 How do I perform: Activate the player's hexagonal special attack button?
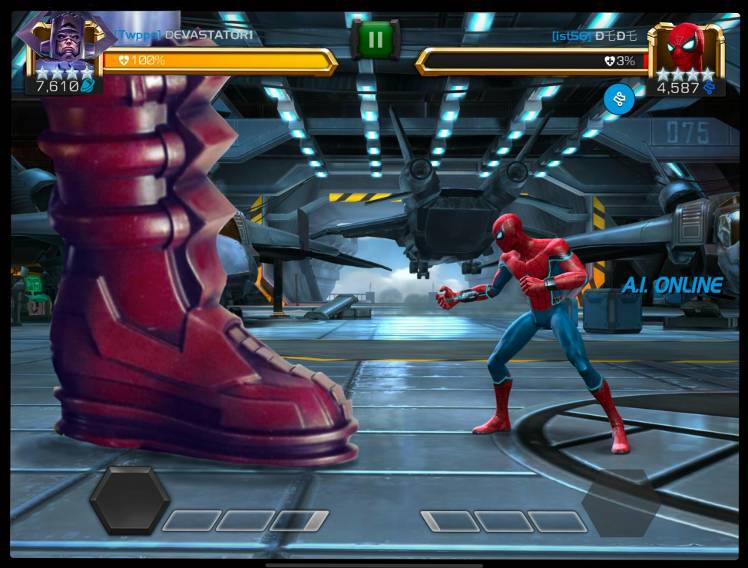coord(129,500)
